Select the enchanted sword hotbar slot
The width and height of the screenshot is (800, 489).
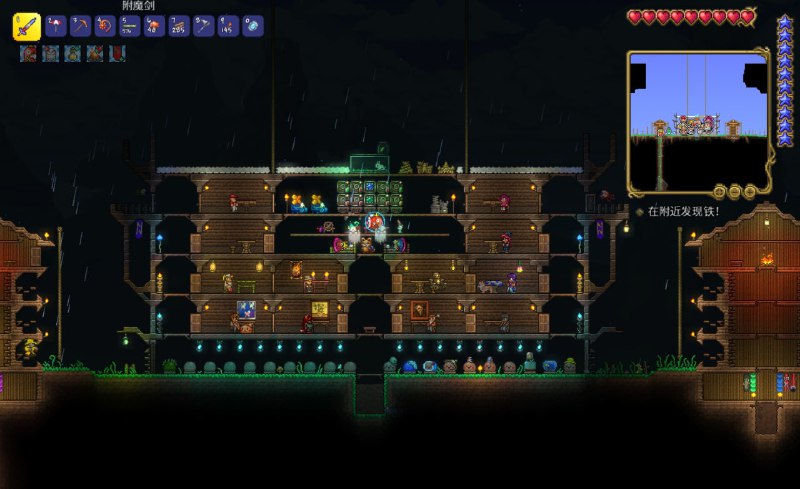pos(26,26)
